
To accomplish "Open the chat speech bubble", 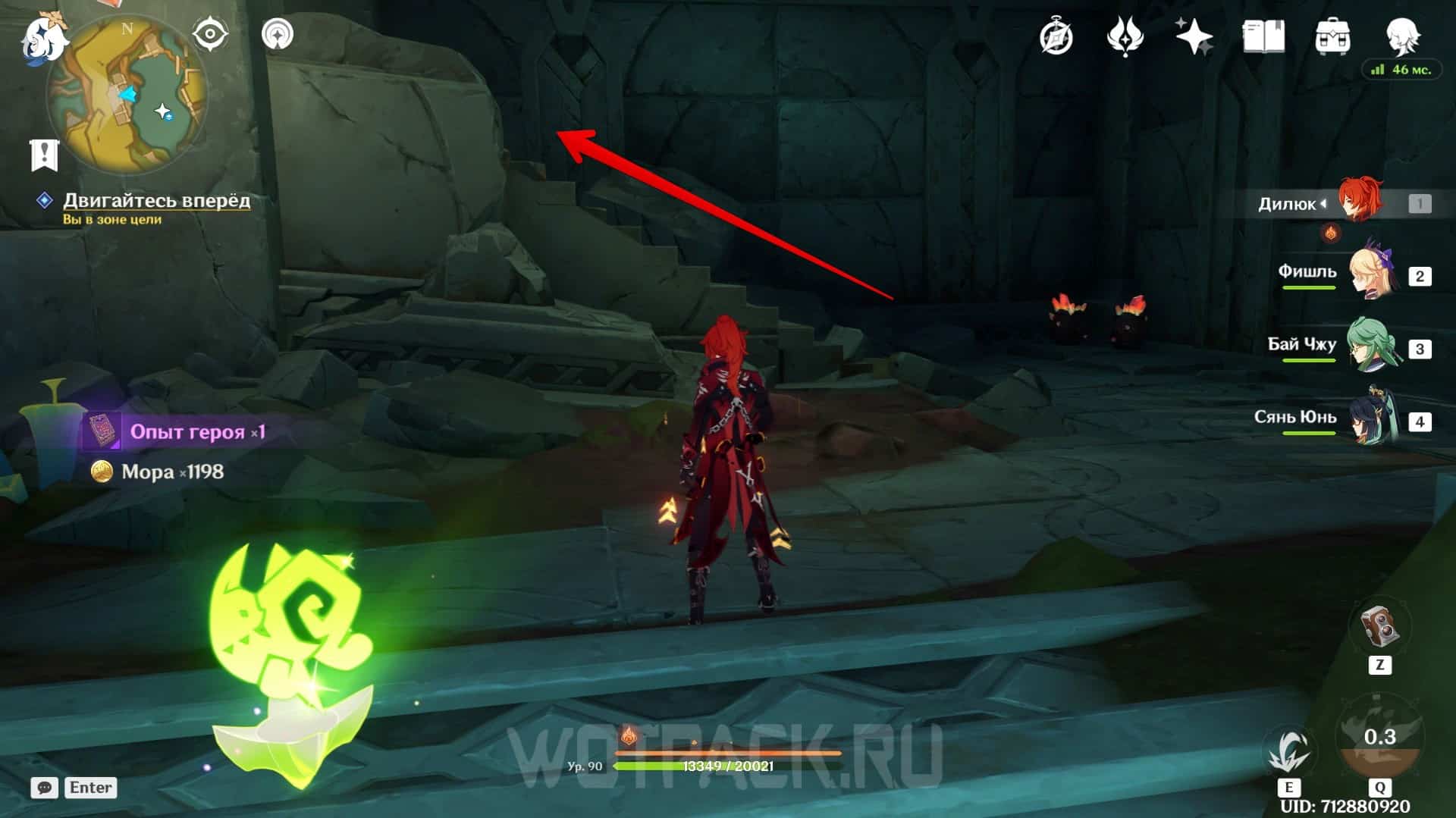I will 45,788.
